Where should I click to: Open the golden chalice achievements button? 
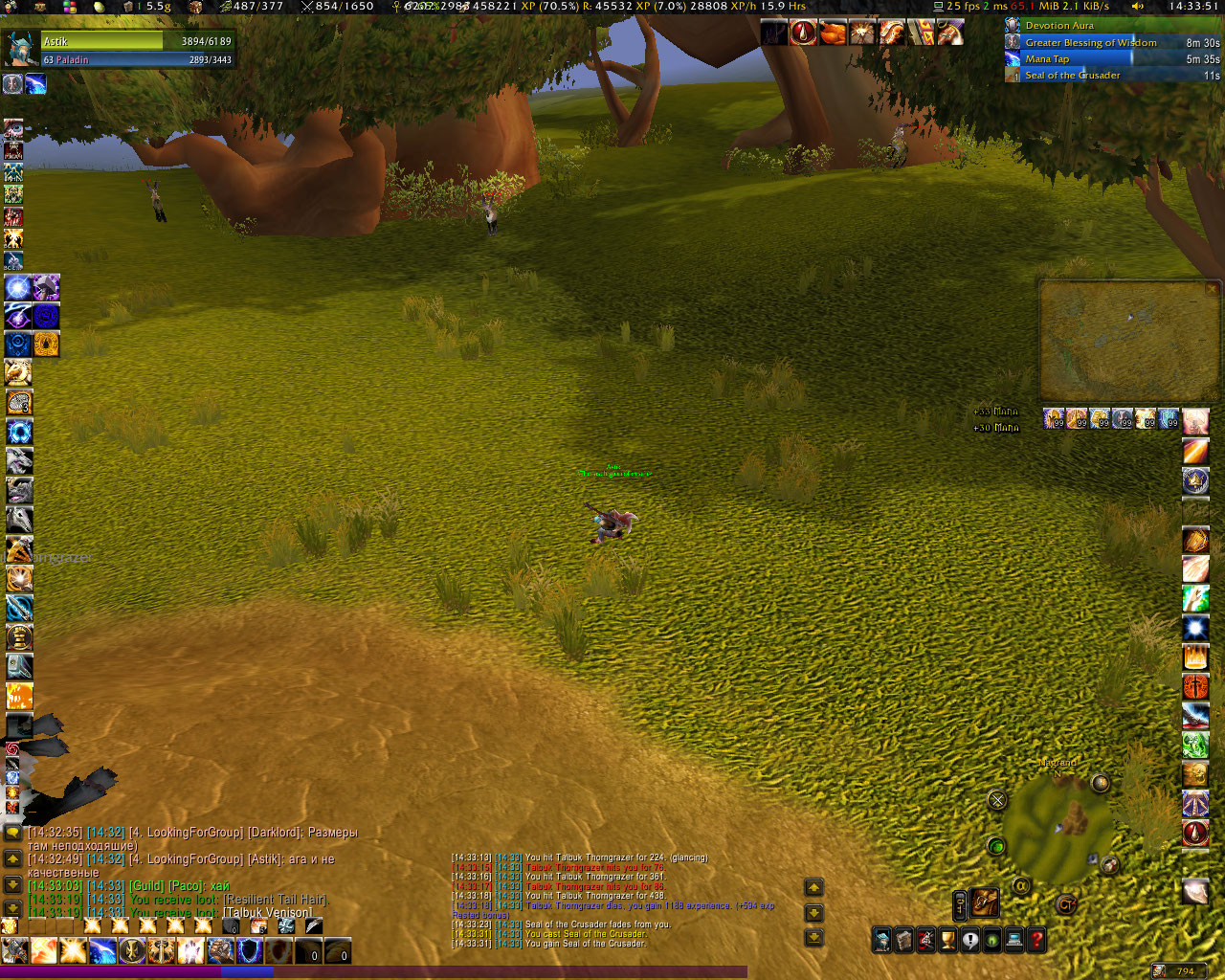click(x=947, y=940)
